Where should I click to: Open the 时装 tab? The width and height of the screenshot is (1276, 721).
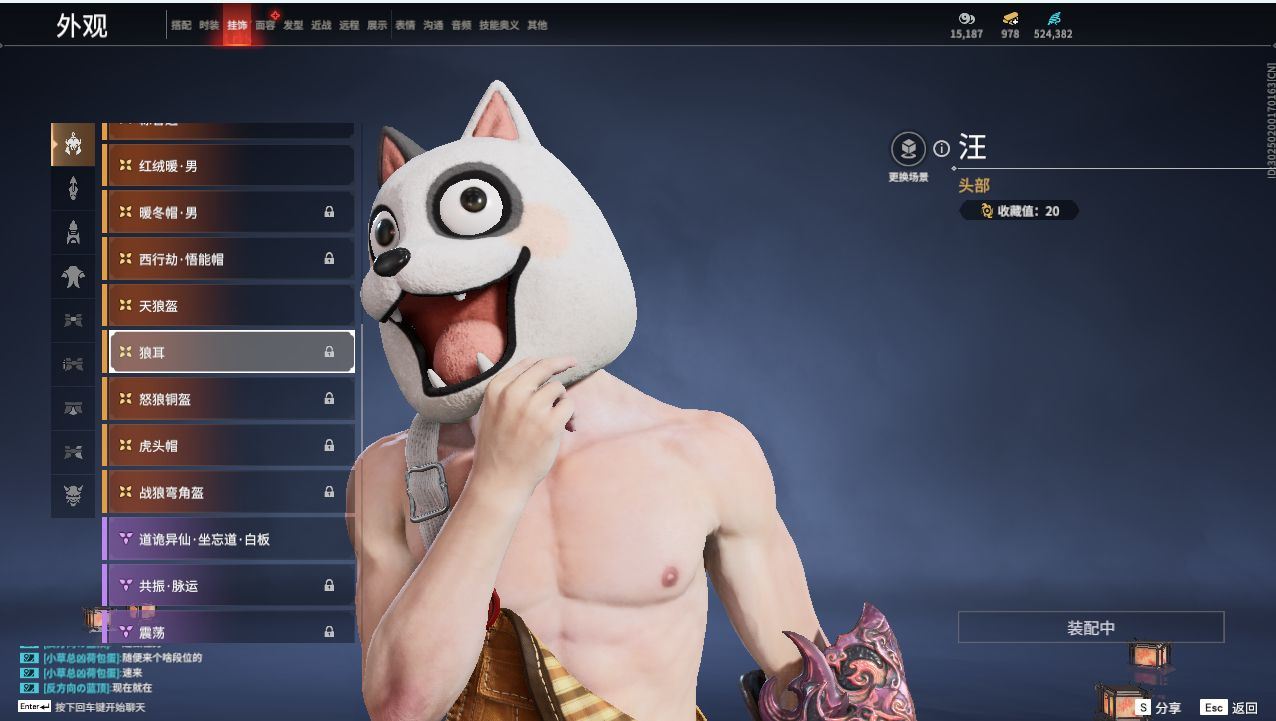[x=209, y=26]
